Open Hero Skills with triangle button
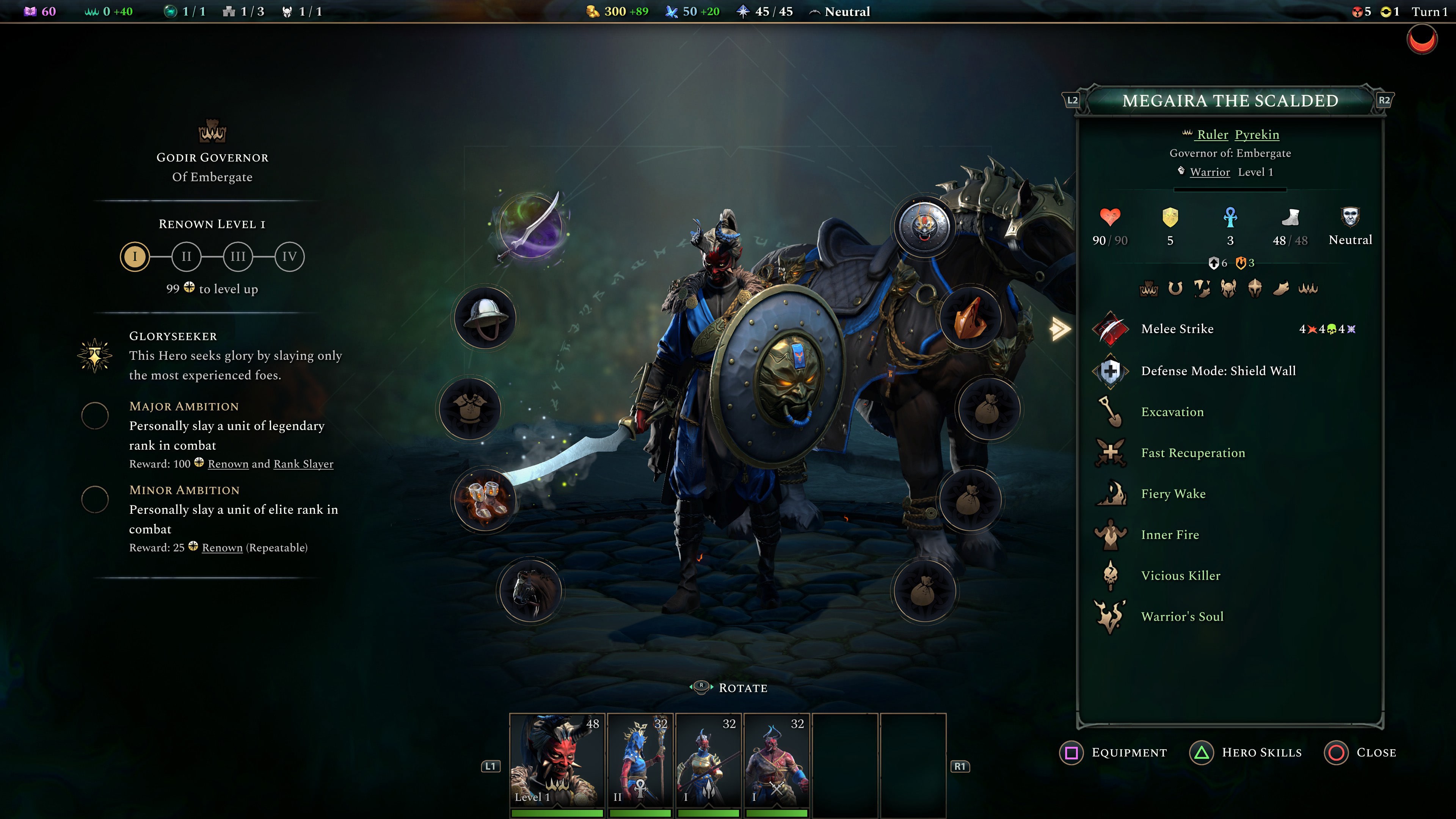Screen dimensions: 1456x819 coord(1203,752)
